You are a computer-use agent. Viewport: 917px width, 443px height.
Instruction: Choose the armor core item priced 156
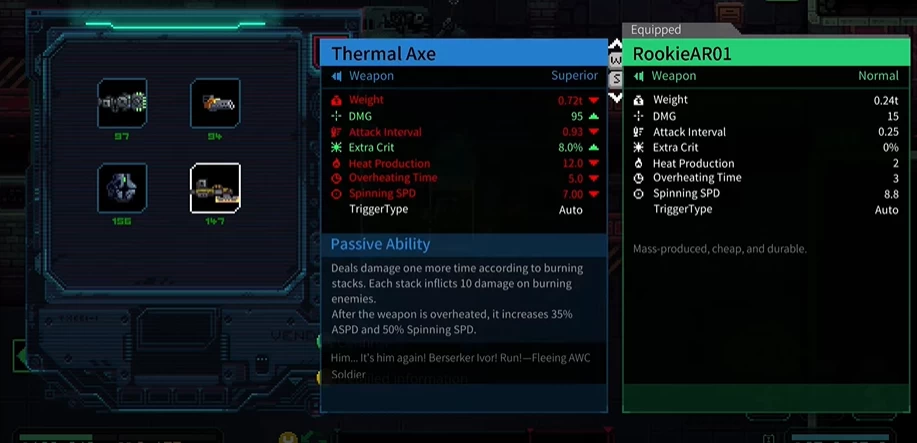pos(122,188)
